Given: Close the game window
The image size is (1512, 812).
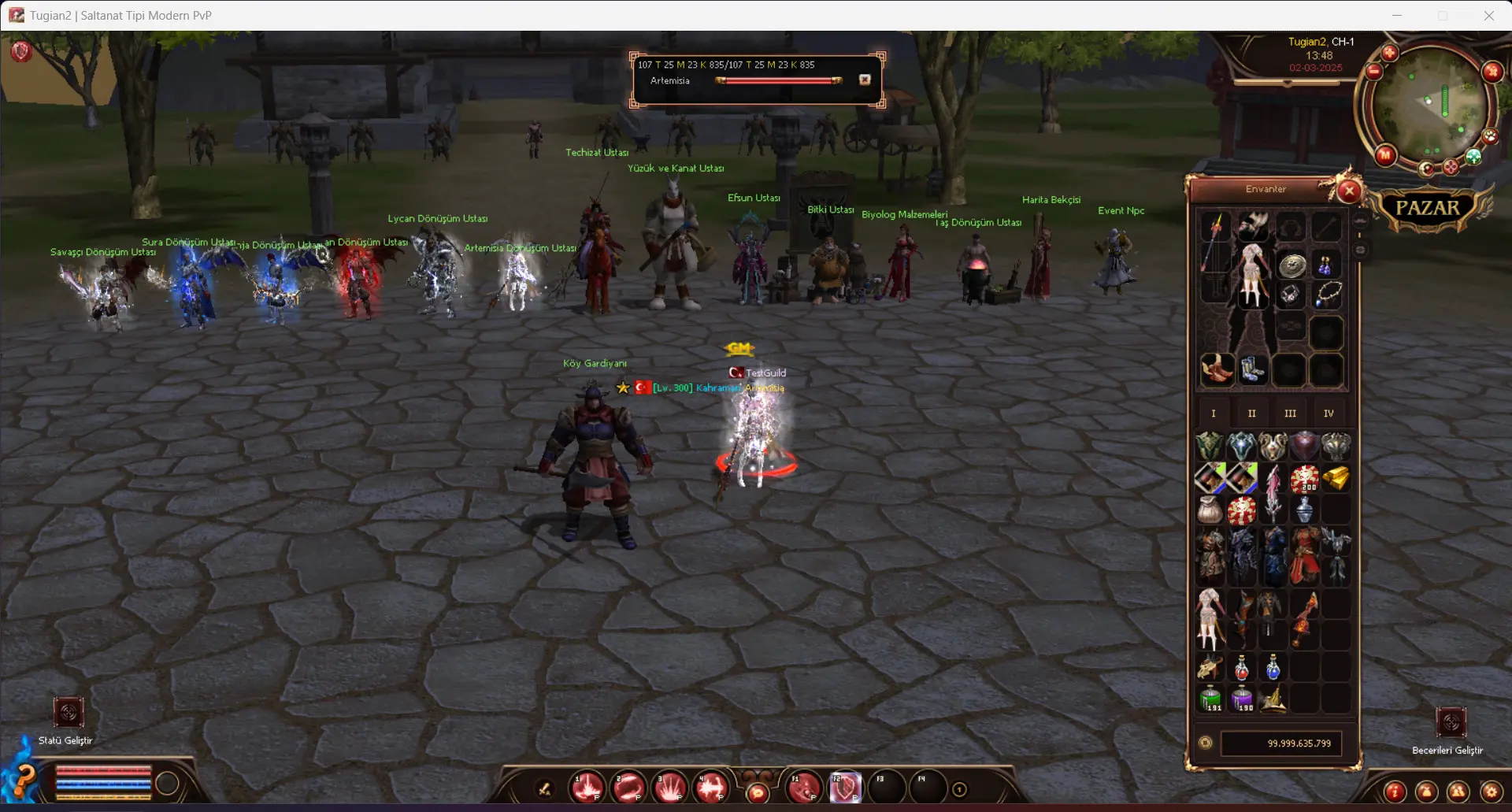Looking at the screenshot, I should pos(1488,15).
